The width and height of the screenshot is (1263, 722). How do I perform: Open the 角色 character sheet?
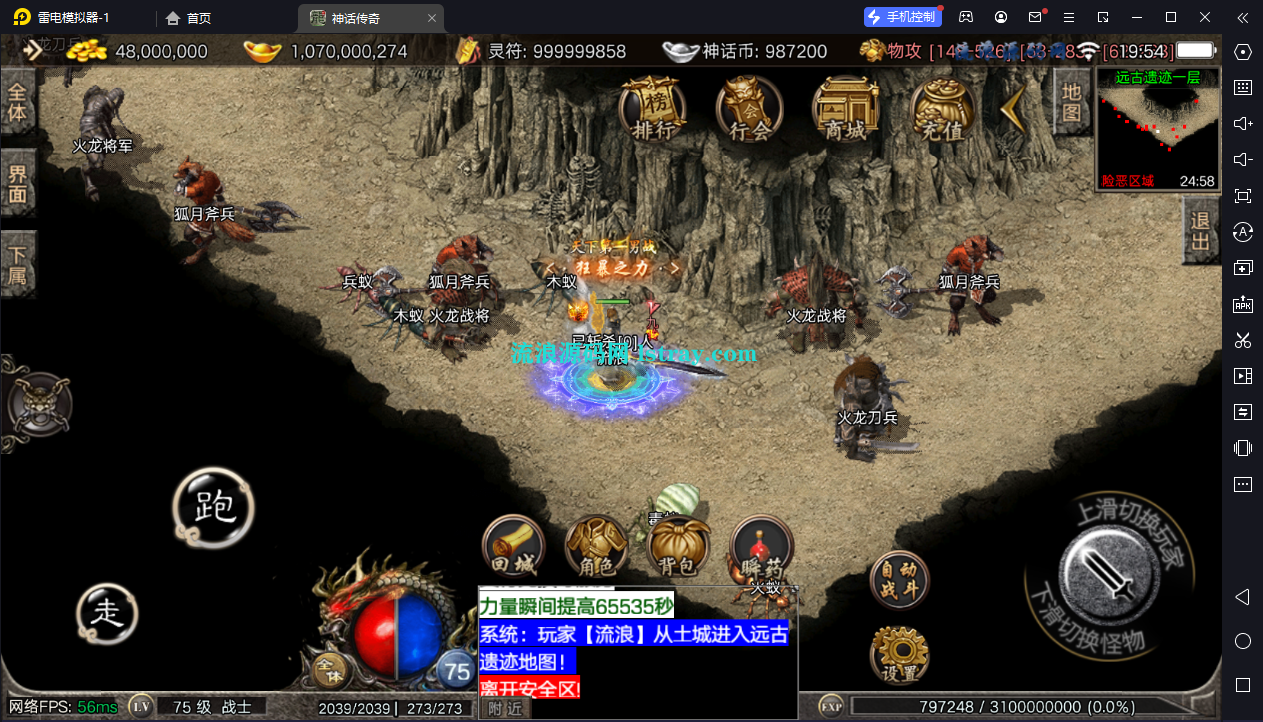pyautogui.click(x=596, y=549)
